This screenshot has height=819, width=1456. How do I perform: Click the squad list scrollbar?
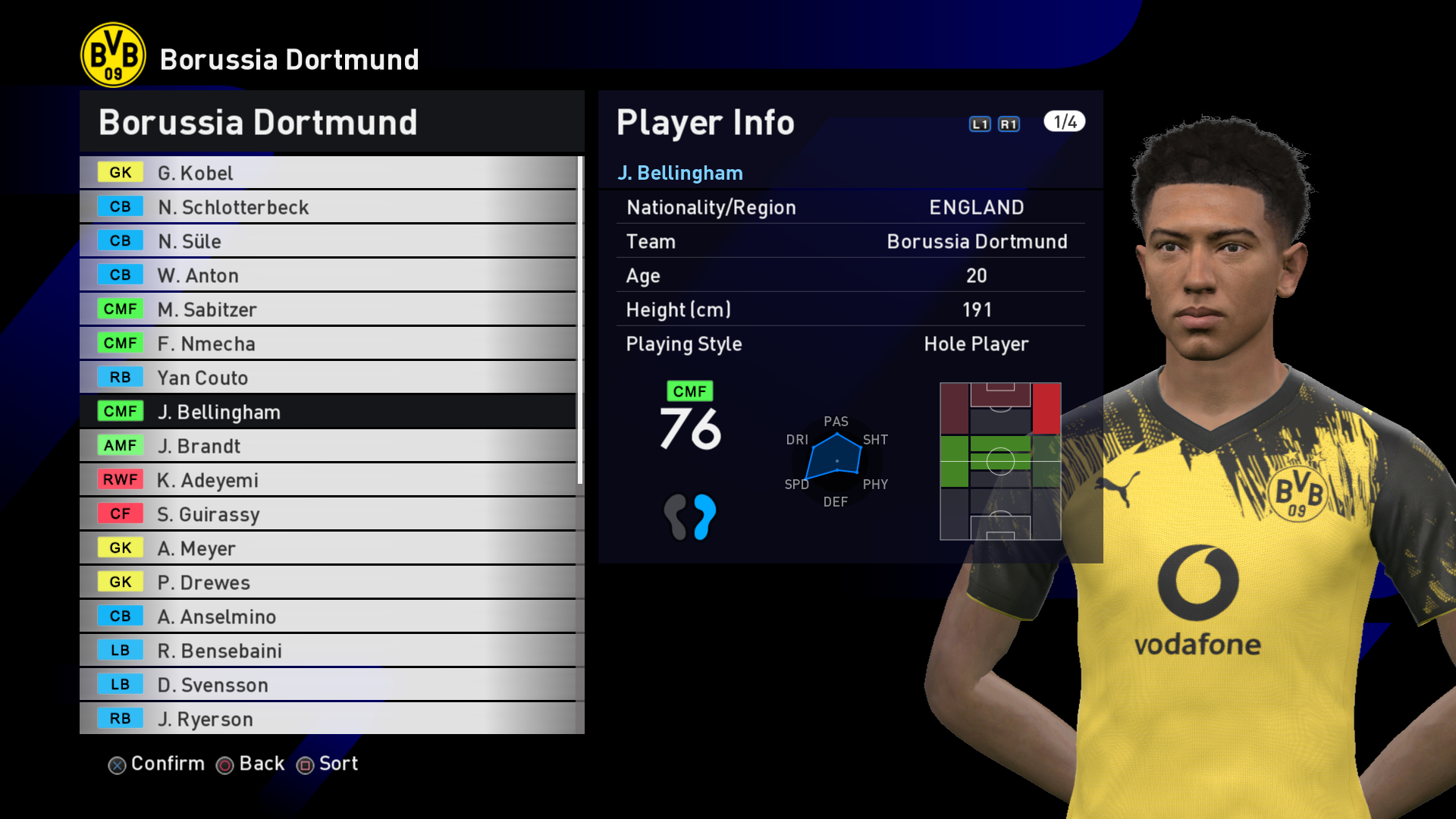pyautogui.click(x=580, y=320)
